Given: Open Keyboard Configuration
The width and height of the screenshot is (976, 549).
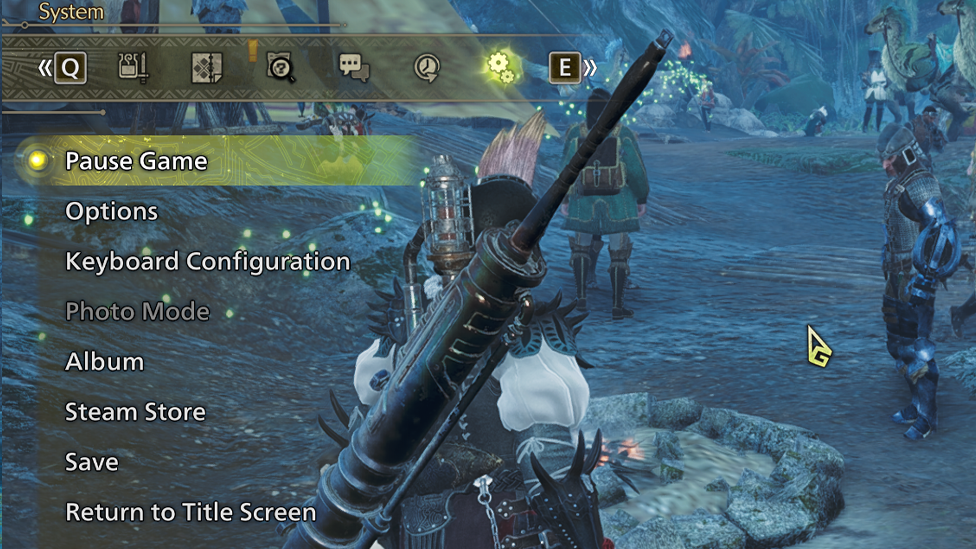Looking at the screenshot, I should tap(207, 261).
